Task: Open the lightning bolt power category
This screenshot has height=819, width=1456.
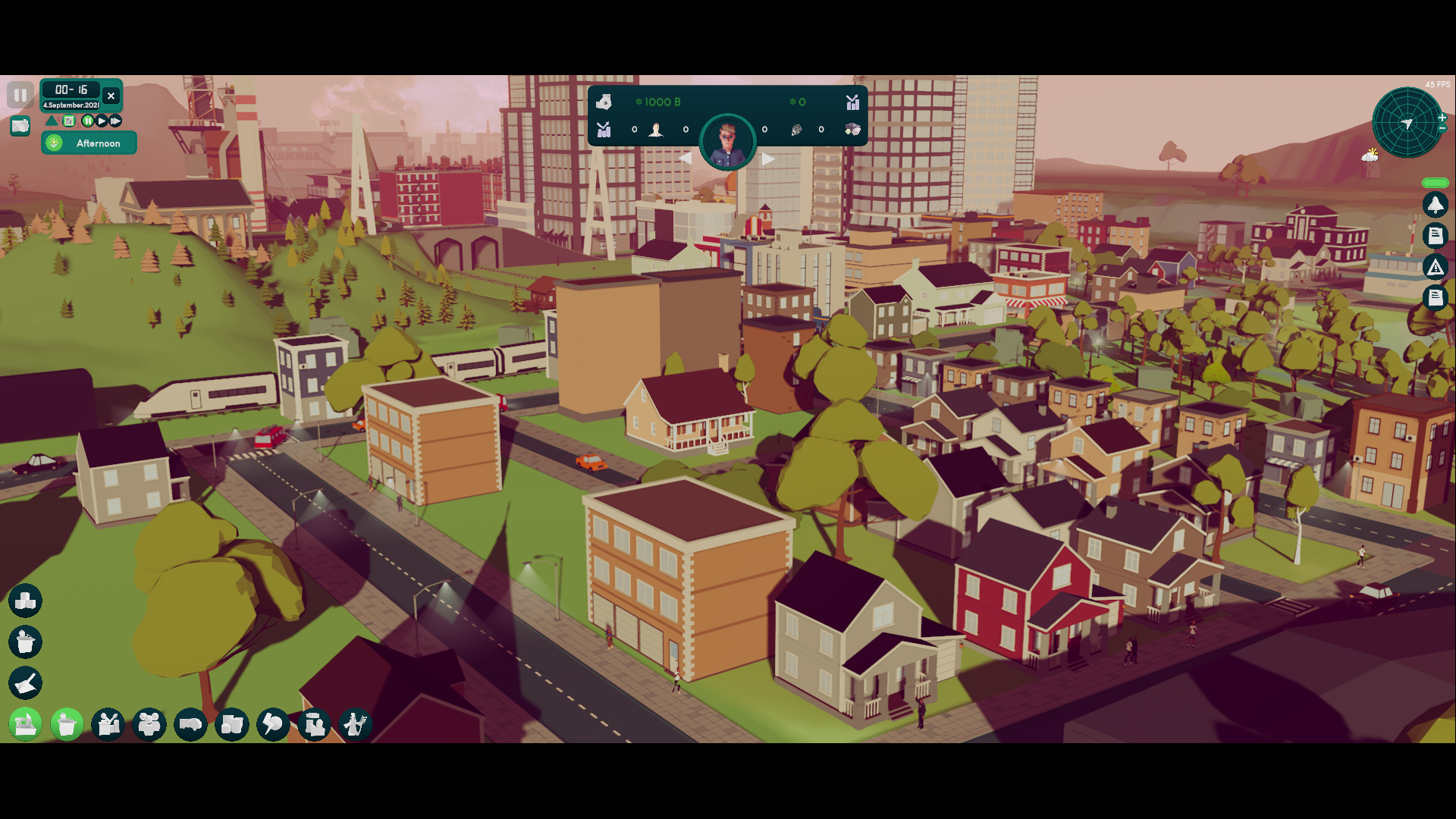Action: [x=273, y=725]
